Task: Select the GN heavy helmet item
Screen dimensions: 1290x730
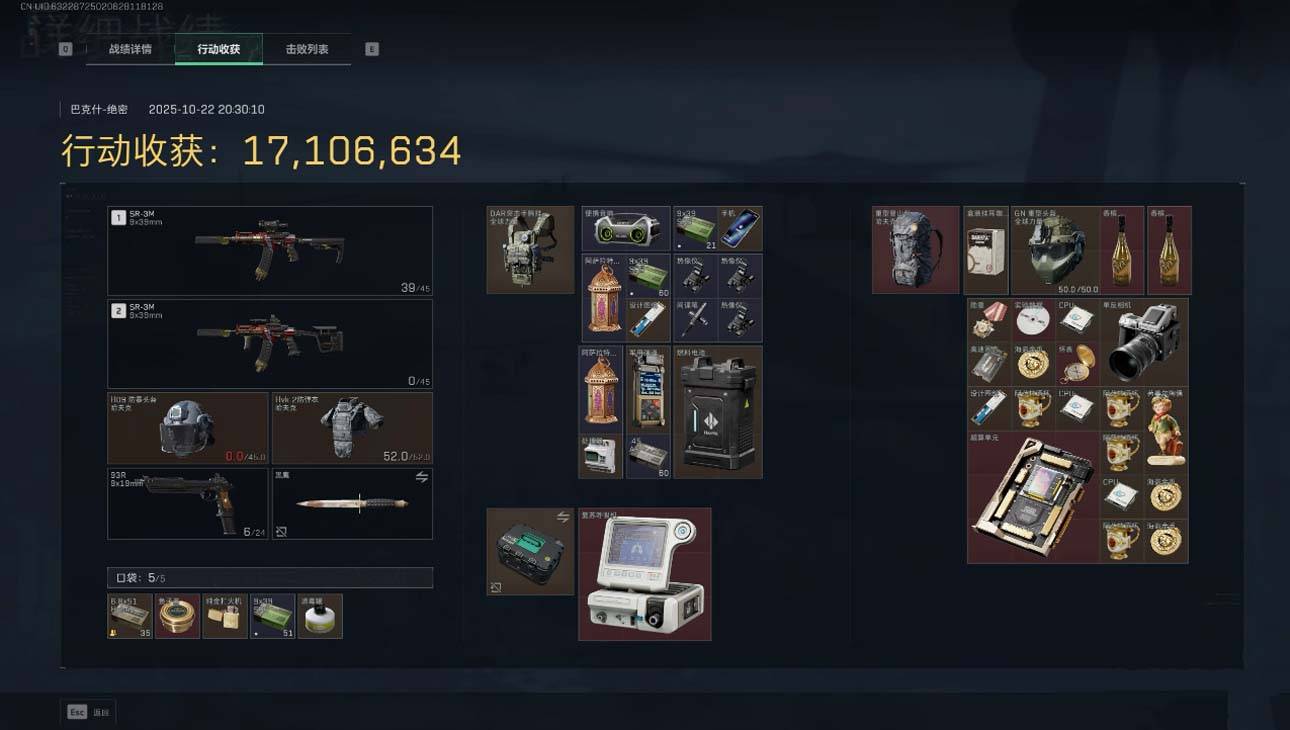Action: click(1054, 250)
